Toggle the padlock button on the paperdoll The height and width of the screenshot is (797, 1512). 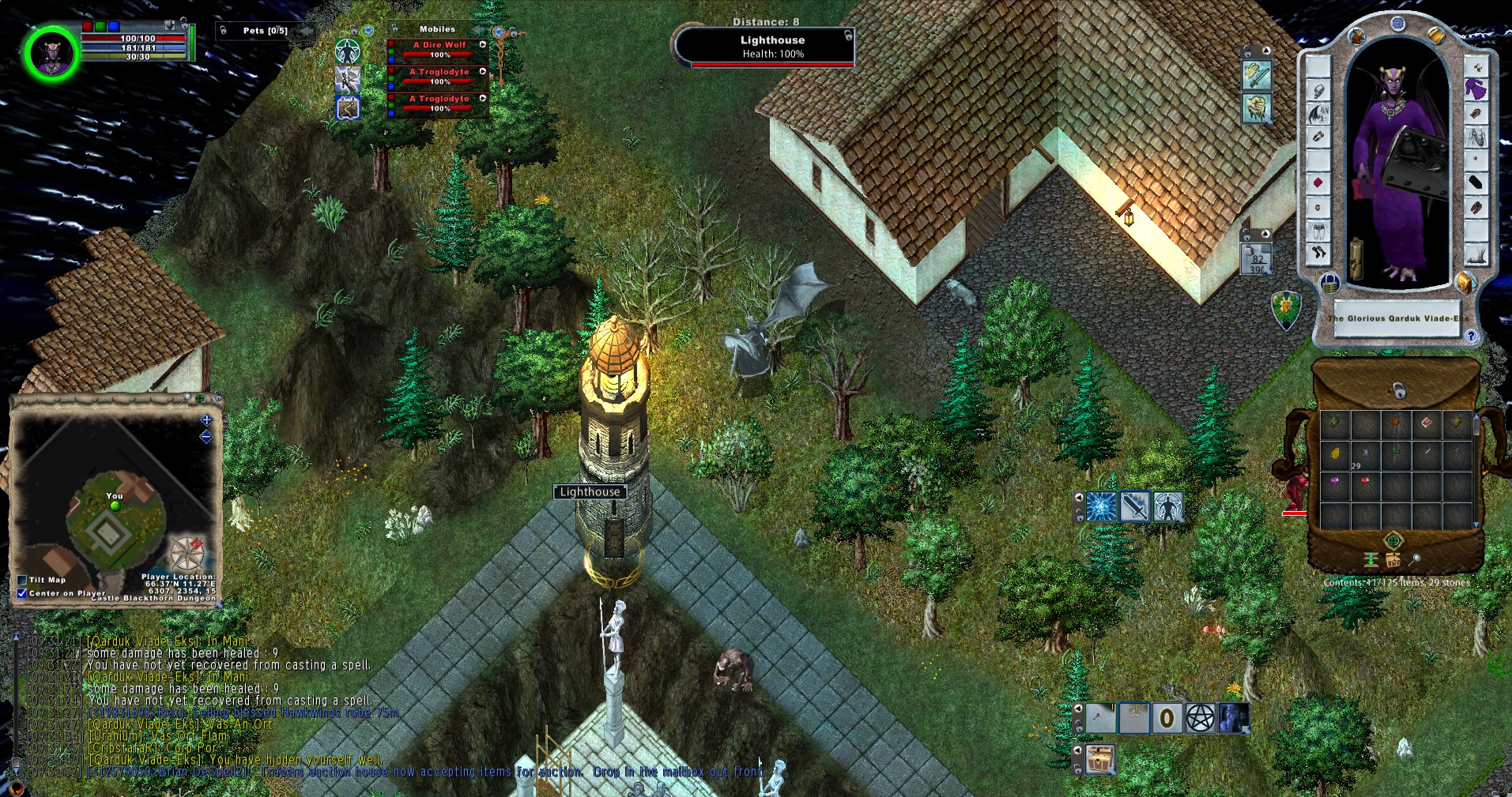tap(1329, 282)
